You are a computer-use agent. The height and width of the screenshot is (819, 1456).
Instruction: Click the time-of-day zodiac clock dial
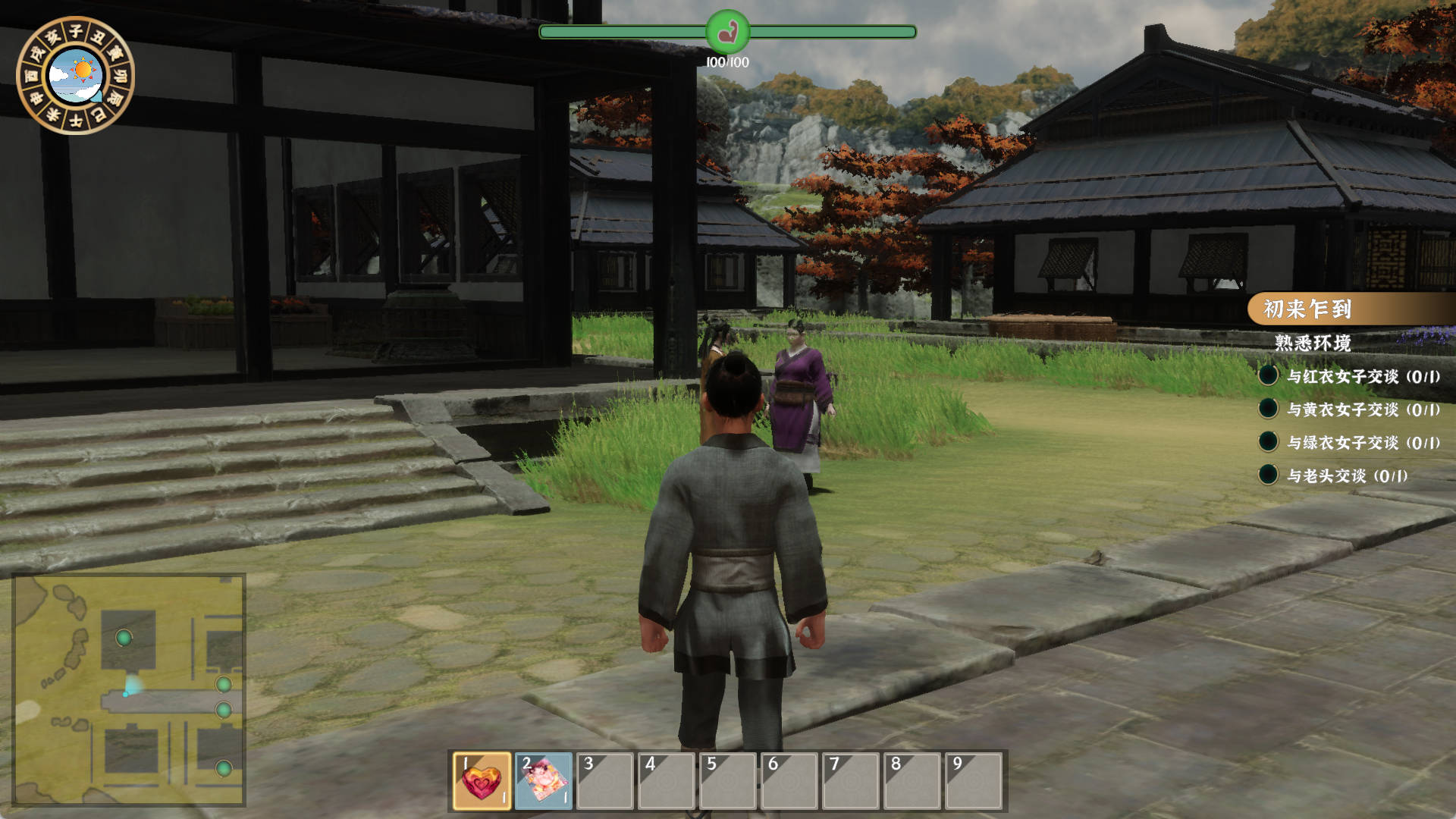click(75, 75)
